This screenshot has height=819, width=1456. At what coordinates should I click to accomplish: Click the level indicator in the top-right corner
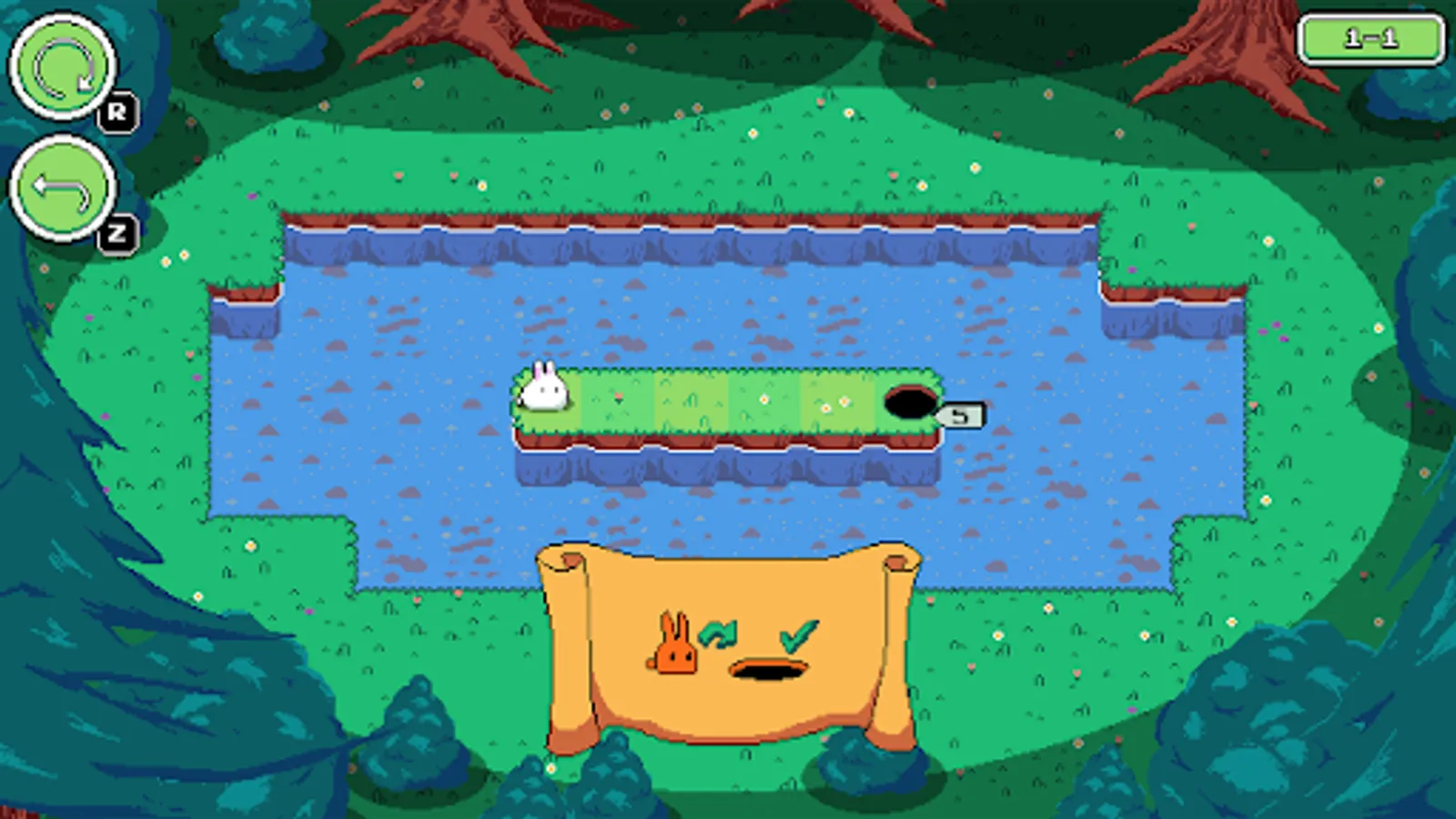[1370, 39]
